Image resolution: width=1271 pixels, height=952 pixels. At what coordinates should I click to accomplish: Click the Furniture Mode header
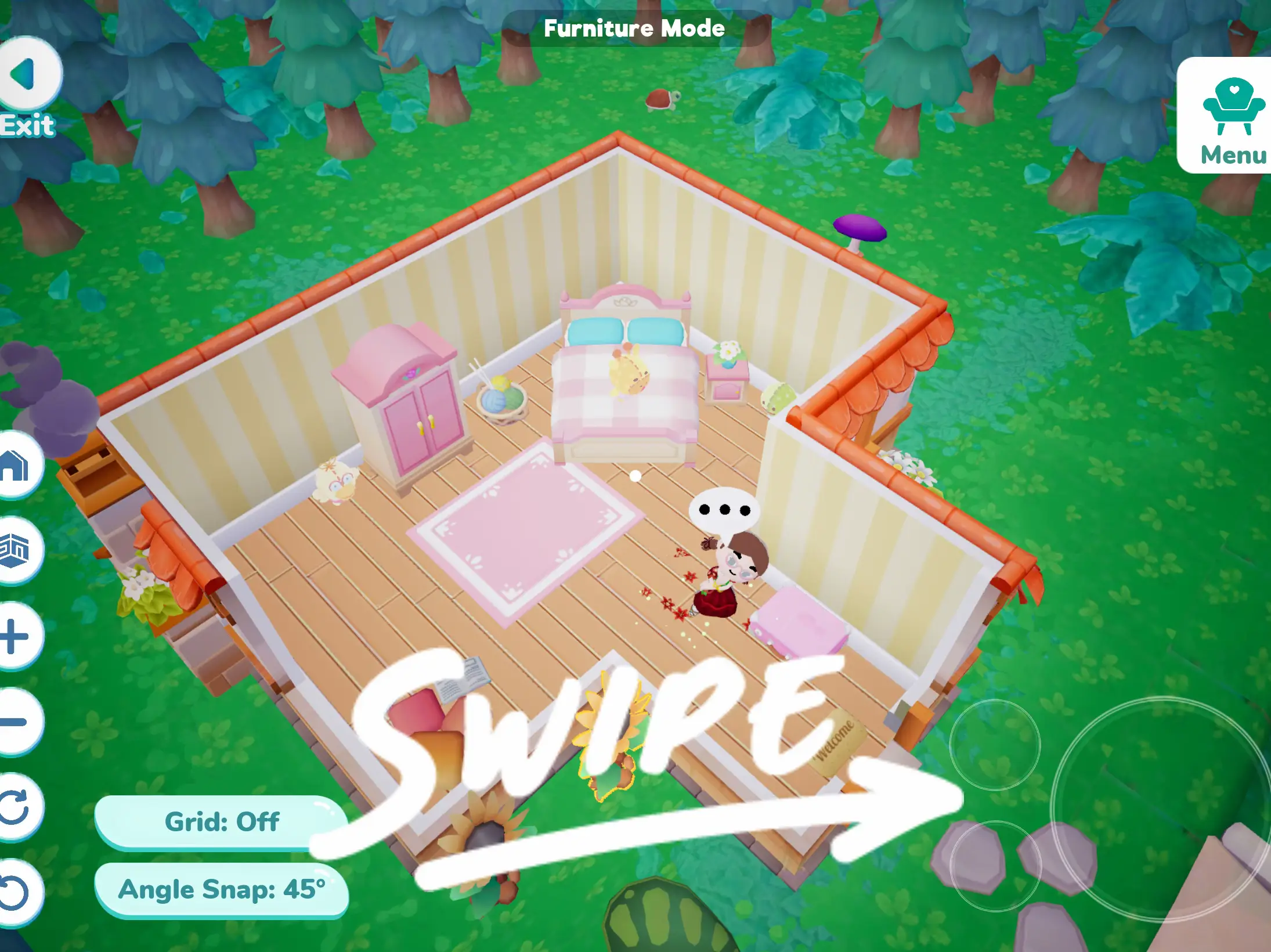pyautogui.click(x=634, y=27)
